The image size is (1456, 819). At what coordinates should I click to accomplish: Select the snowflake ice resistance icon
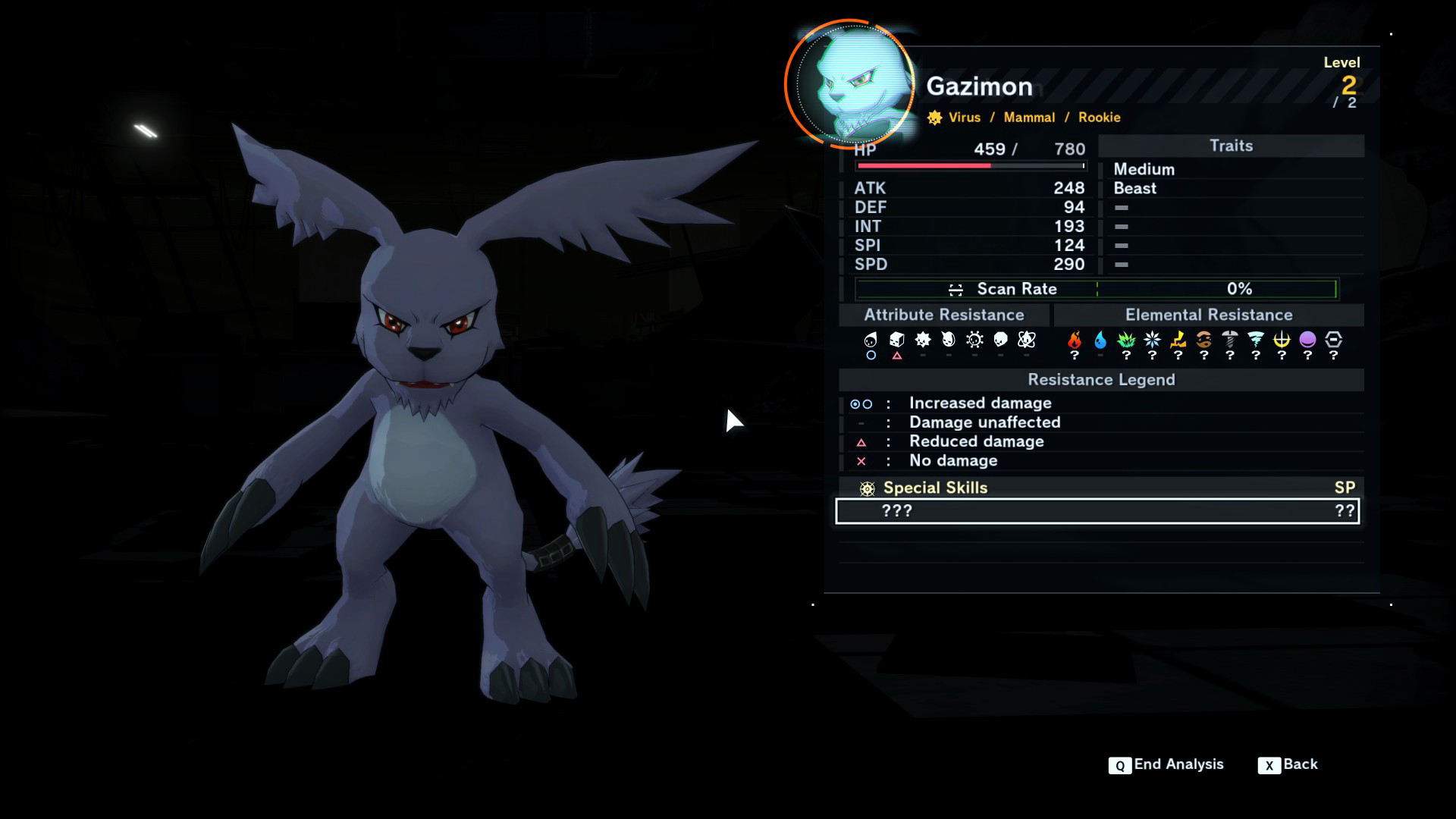tap(1152, 340)
